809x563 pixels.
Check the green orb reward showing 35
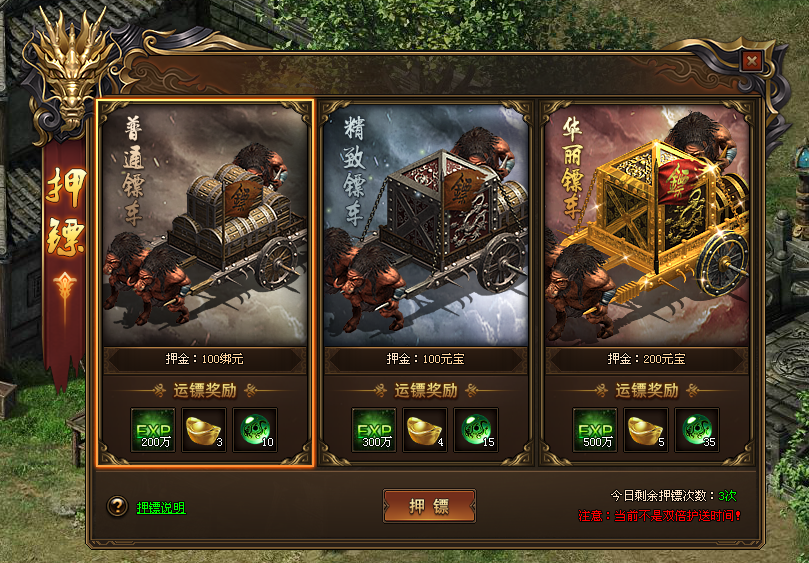click(697, 430)
